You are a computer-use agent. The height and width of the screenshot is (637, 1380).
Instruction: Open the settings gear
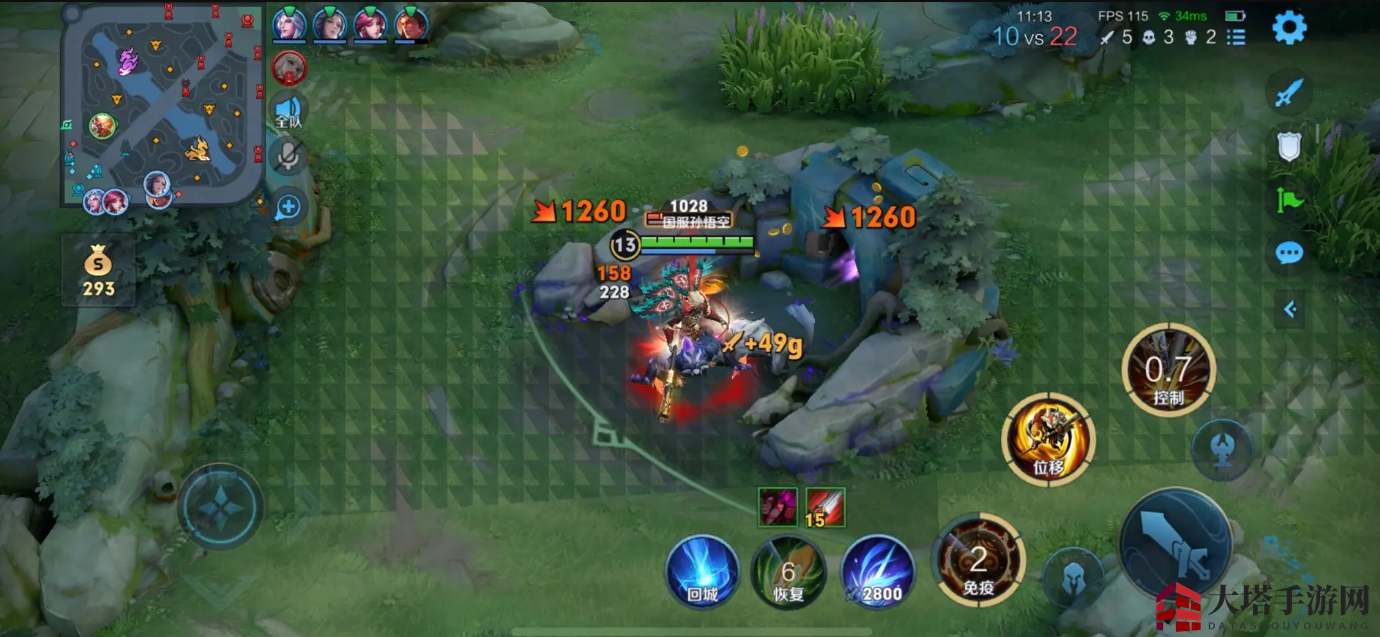click(1289, 28)
